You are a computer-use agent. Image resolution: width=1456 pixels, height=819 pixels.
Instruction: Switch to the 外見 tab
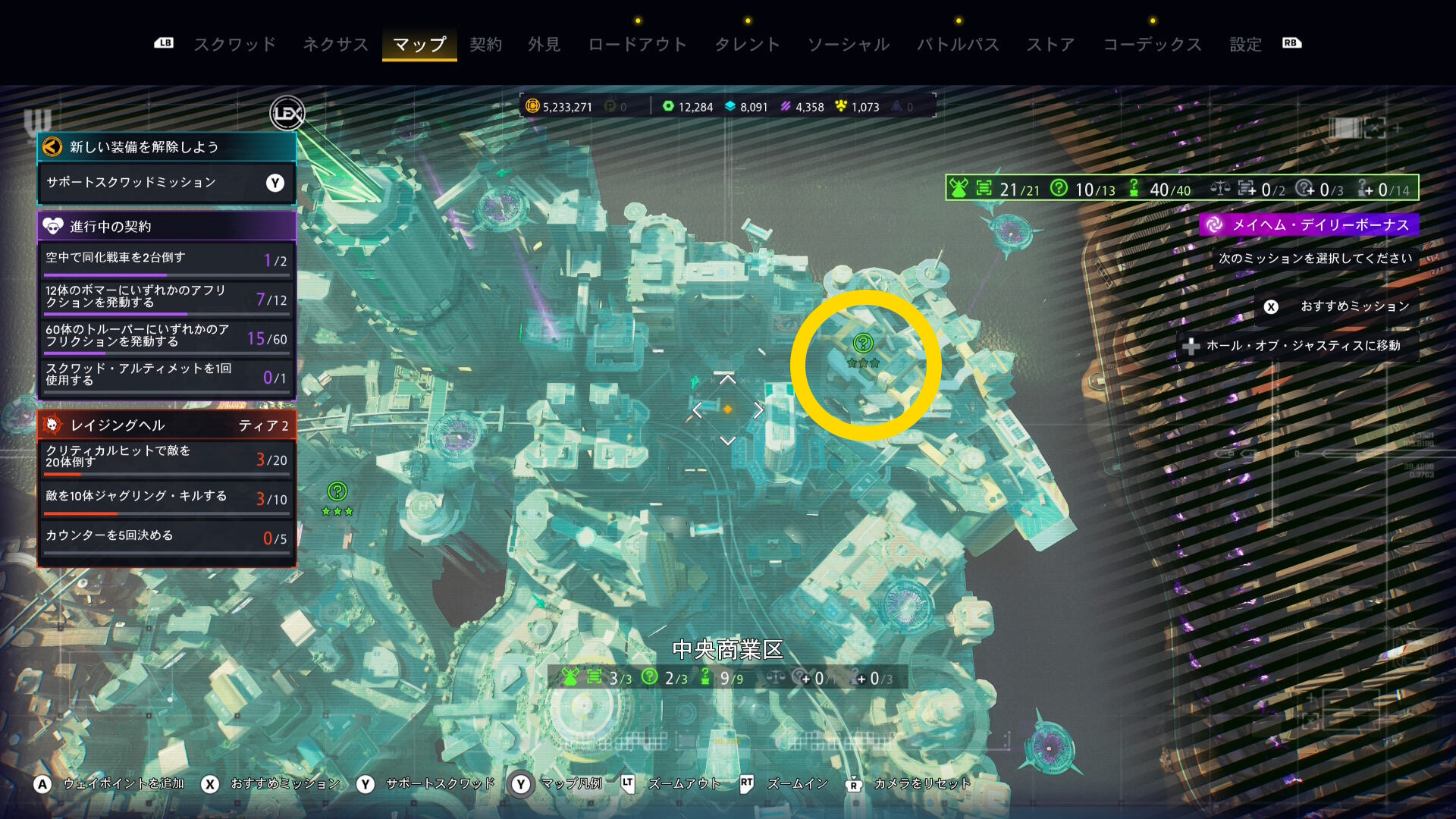click(x=544, y=44)
